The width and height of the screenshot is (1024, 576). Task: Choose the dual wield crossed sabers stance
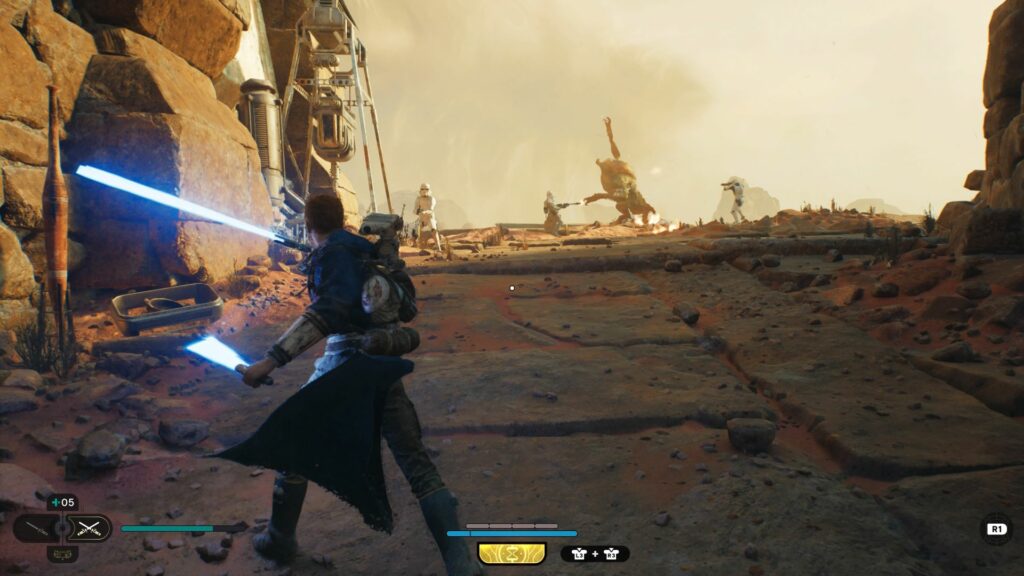coord(90,528)
